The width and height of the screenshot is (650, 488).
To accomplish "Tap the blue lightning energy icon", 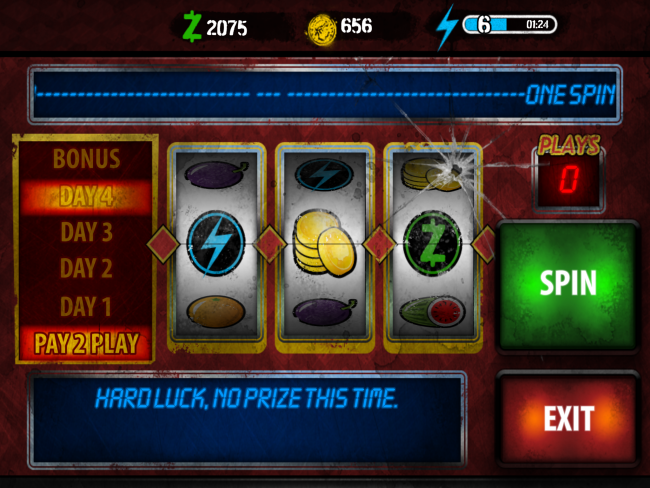I will tap(446, 25).
